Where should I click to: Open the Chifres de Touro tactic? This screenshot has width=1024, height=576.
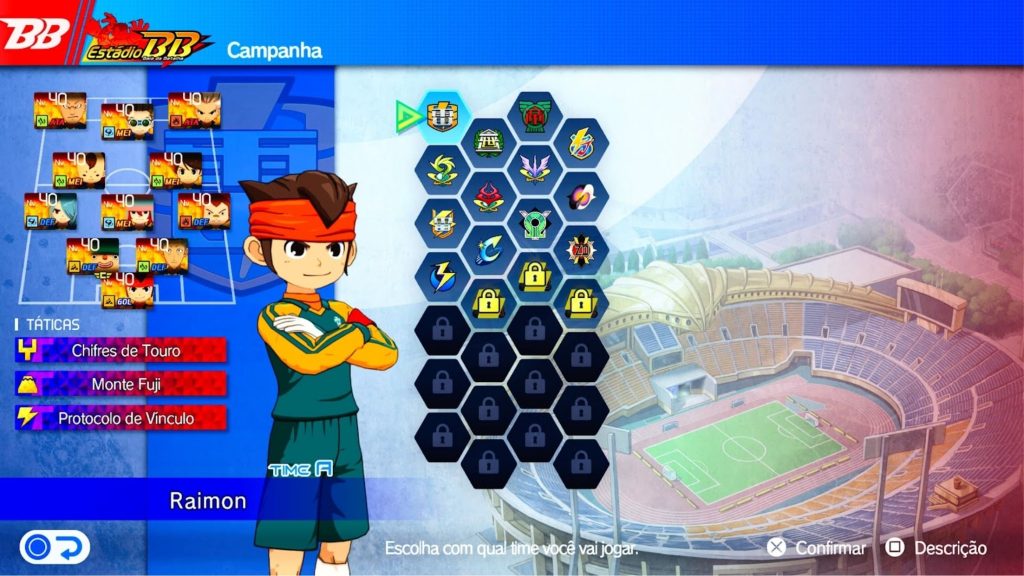point(121,351)
